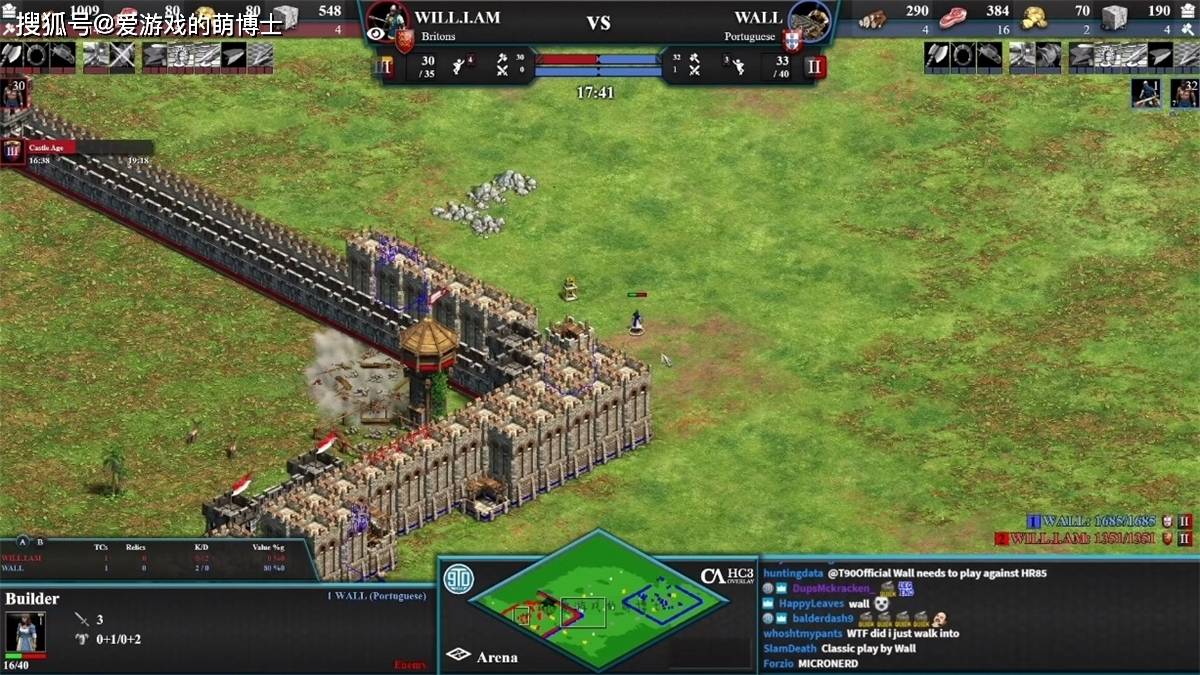Click the Britons civilization shield
Viewport: 1200px width, 675px height.
coord(404,40)
